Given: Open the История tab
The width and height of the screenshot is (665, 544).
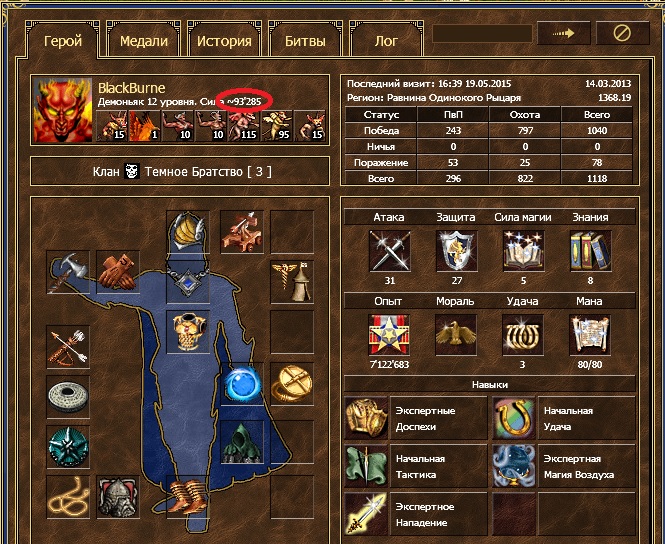Looking at the screenshot, I should click(224, 41).
